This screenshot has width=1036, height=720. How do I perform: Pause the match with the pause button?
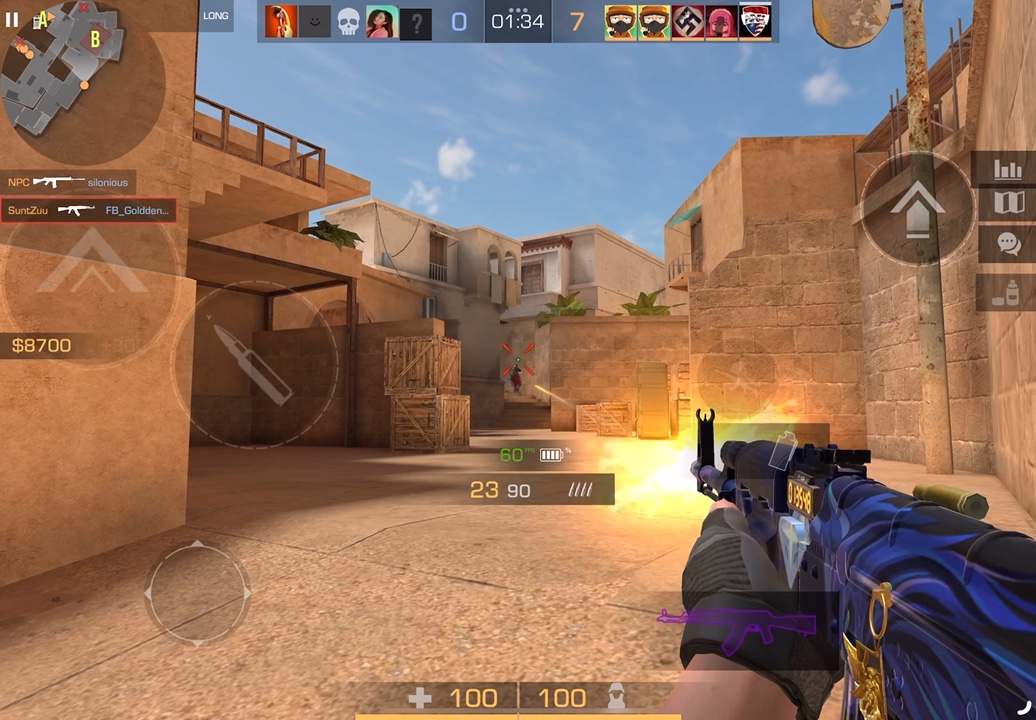(12, 19)
